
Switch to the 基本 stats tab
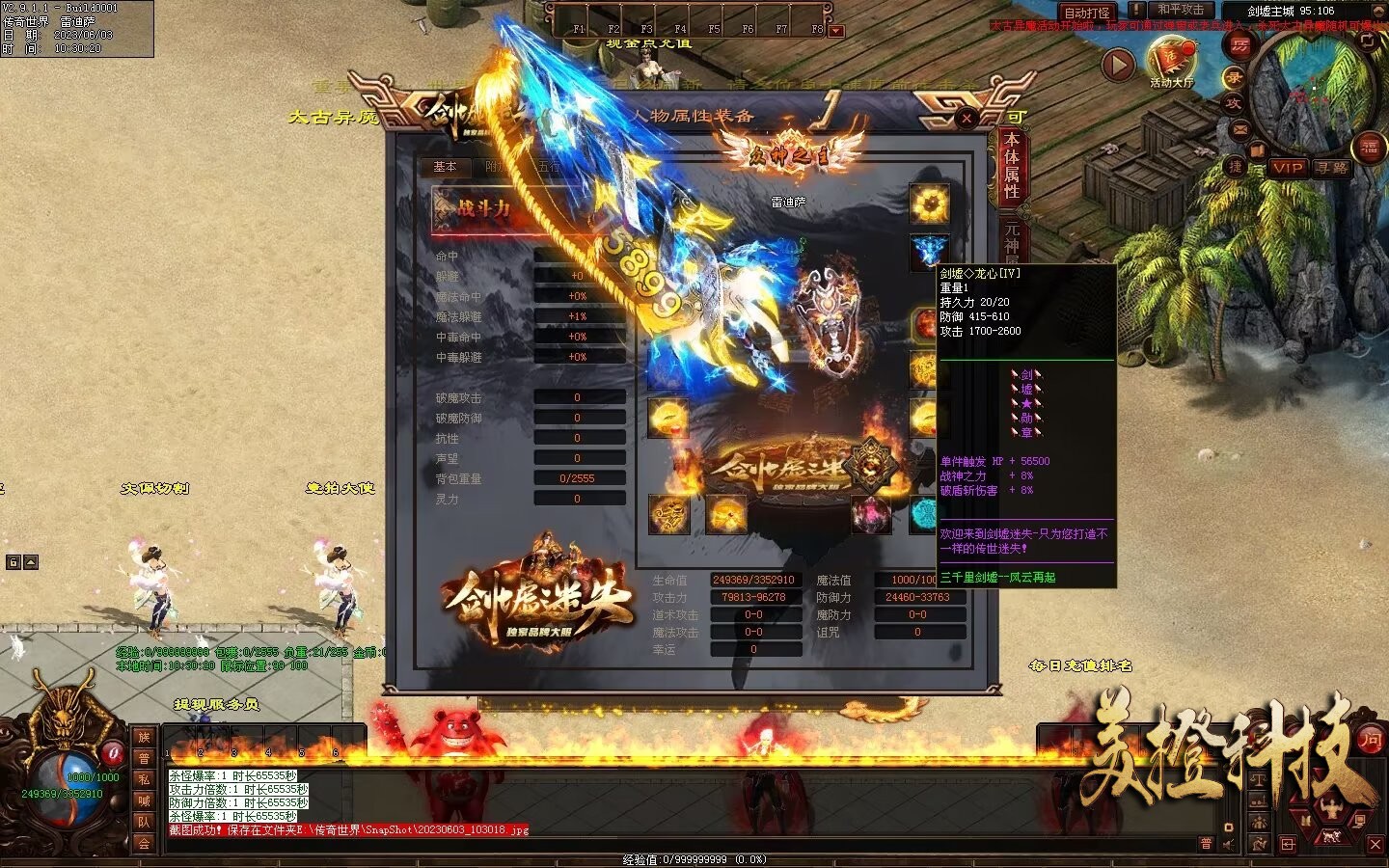445,167
